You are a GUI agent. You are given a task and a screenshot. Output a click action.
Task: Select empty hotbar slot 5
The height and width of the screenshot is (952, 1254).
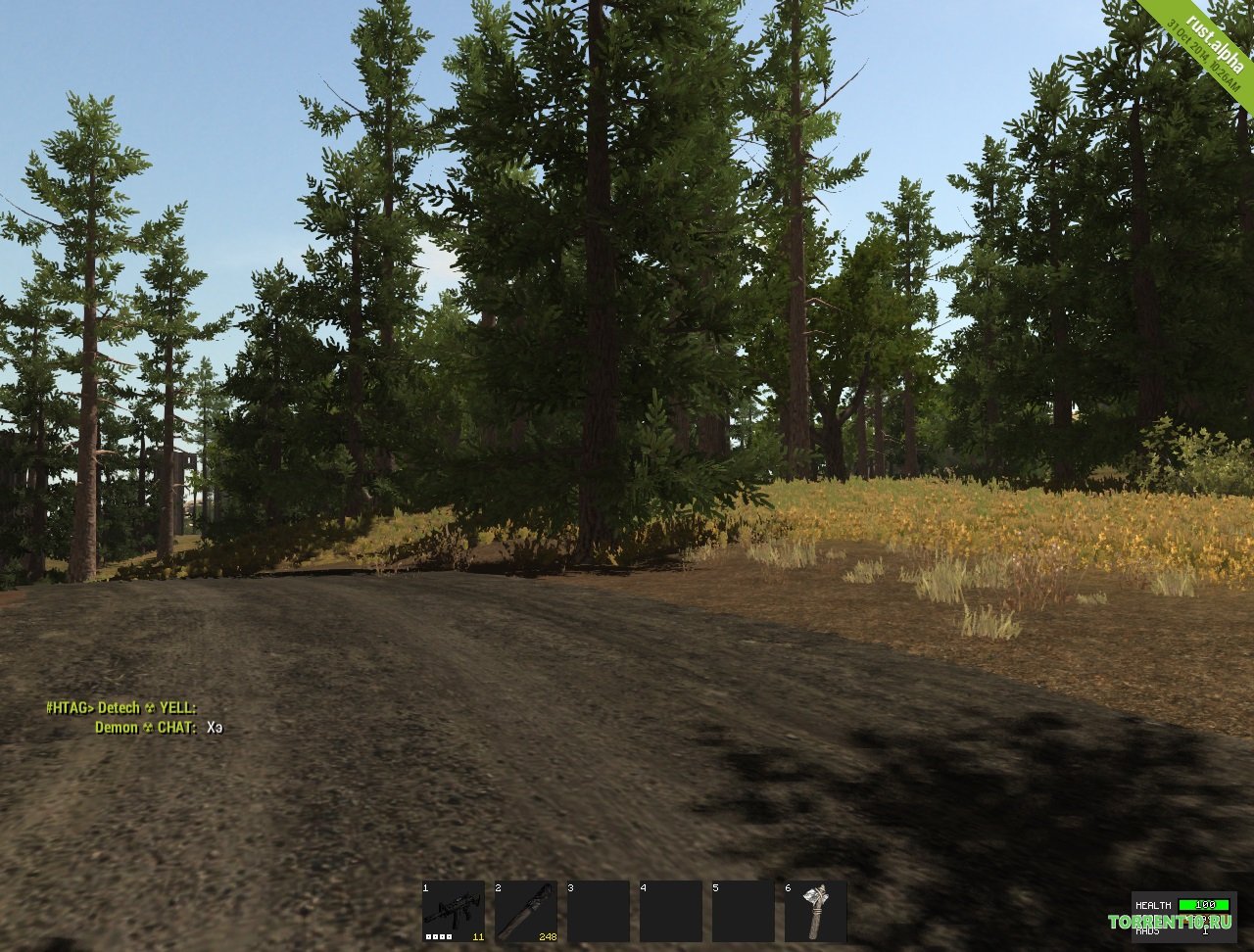pyautogui.click(x=743, y=911)
